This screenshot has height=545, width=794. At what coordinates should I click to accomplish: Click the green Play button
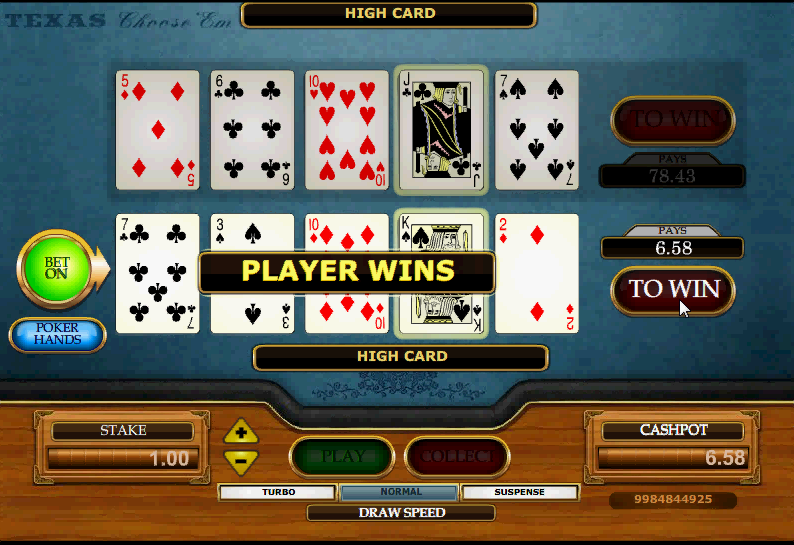point(342,457)
